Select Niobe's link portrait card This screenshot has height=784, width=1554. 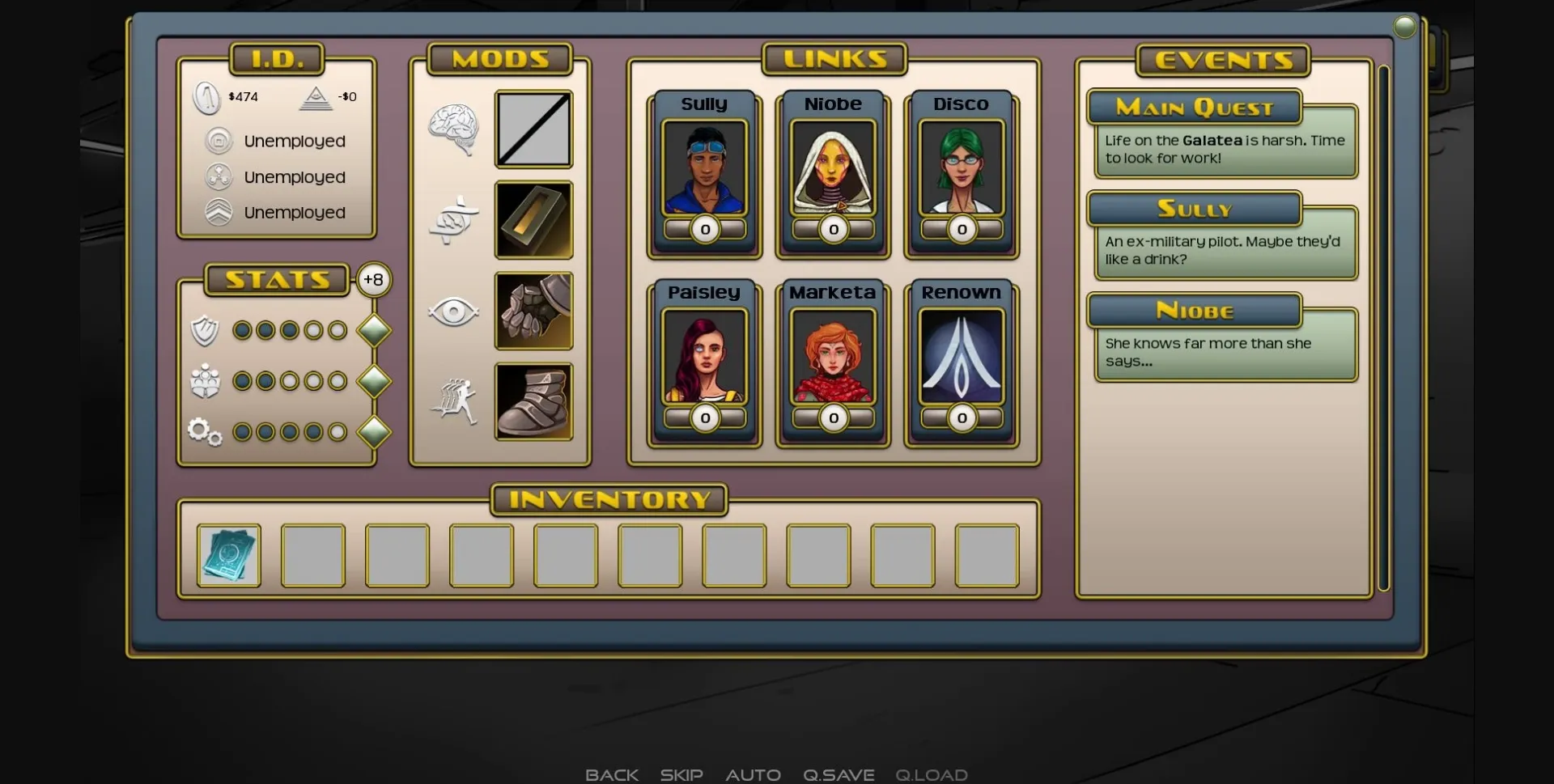pos(833,168)
